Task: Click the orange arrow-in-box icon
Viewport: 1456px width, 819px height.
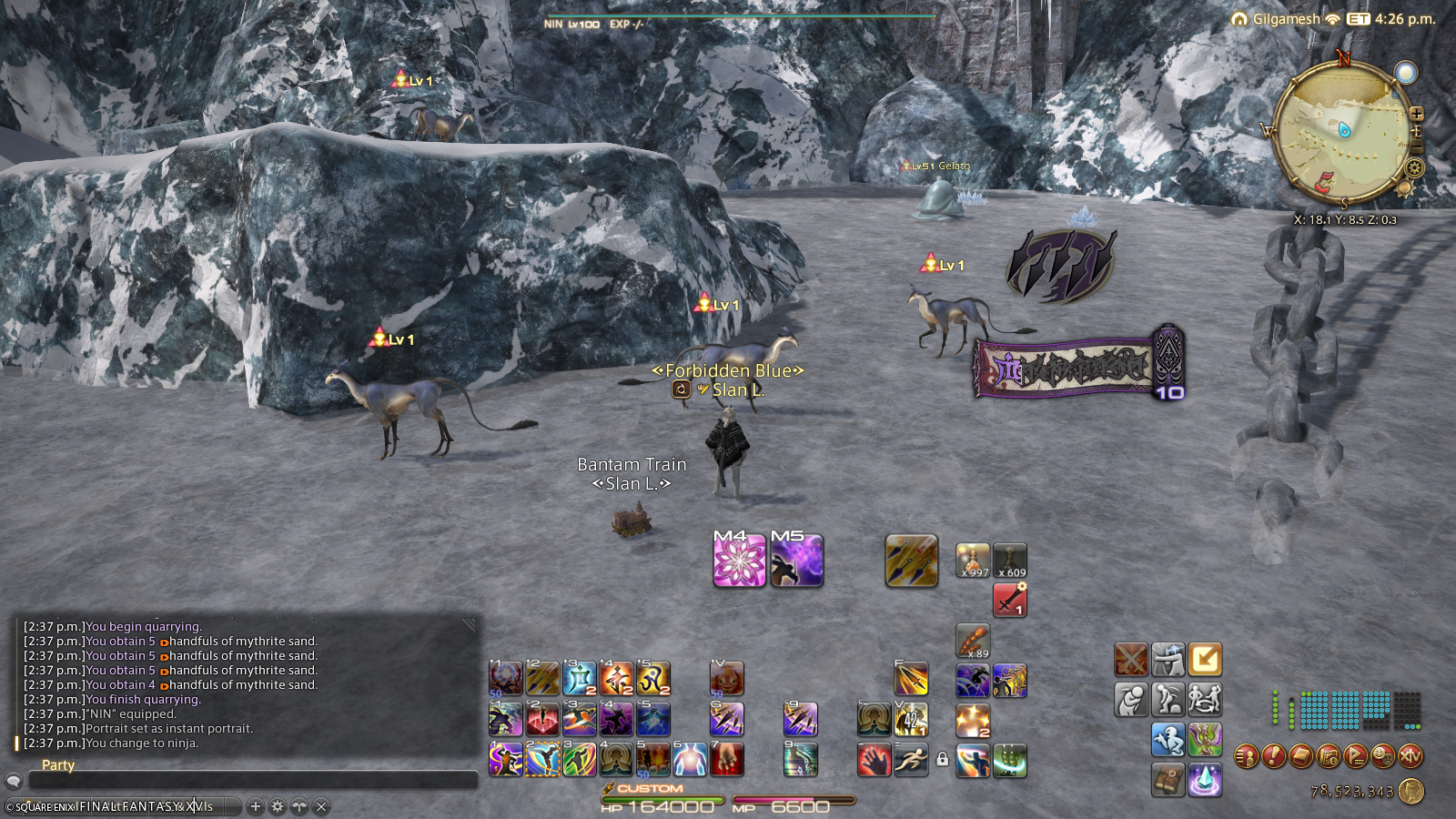Action: coord(1205,660)
